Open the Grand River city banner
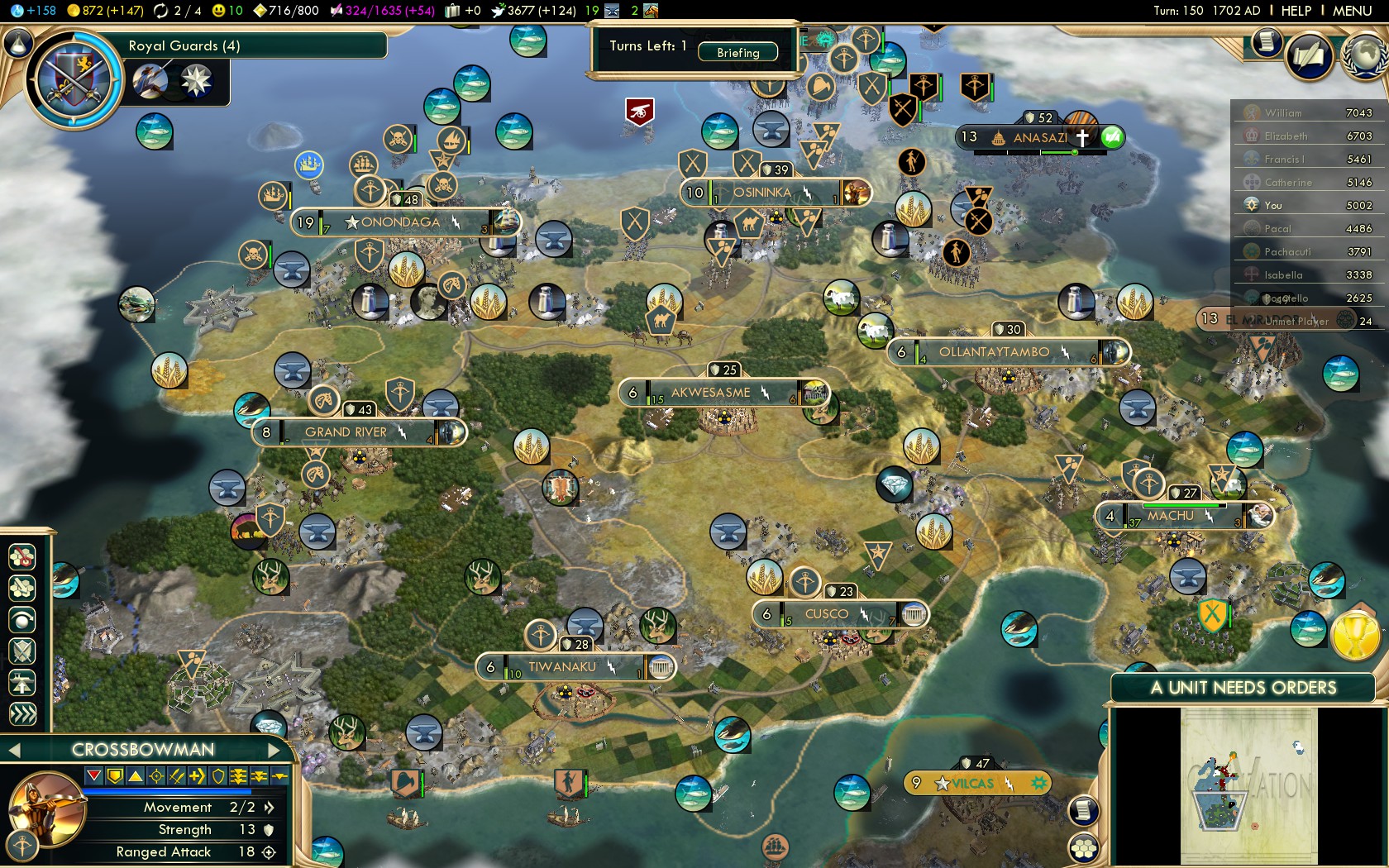This screenshot has width=1389, height=868. coord(347,432)
